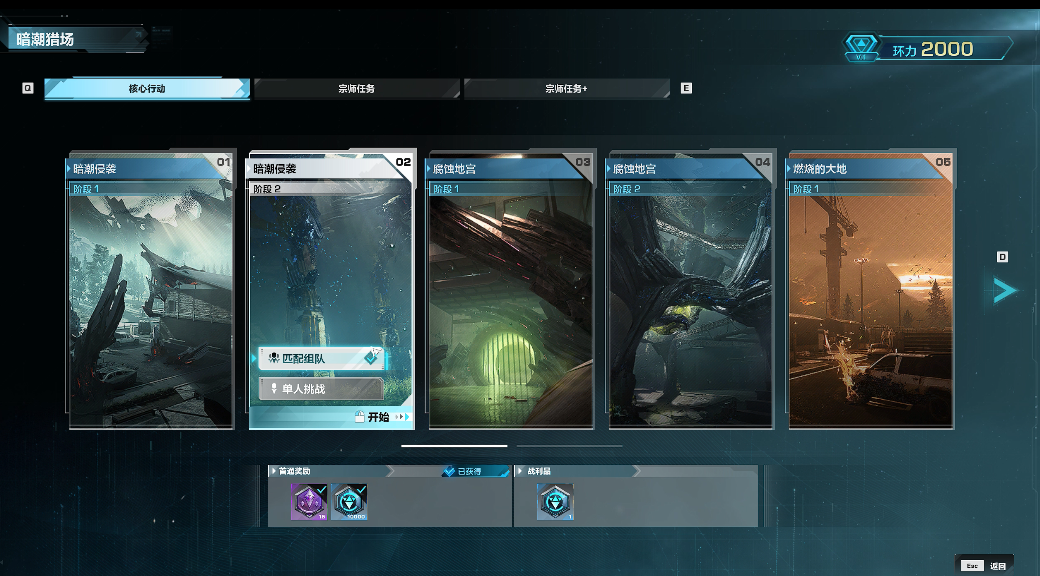Choose the 单人挑战 solo option

pos(320,388)
